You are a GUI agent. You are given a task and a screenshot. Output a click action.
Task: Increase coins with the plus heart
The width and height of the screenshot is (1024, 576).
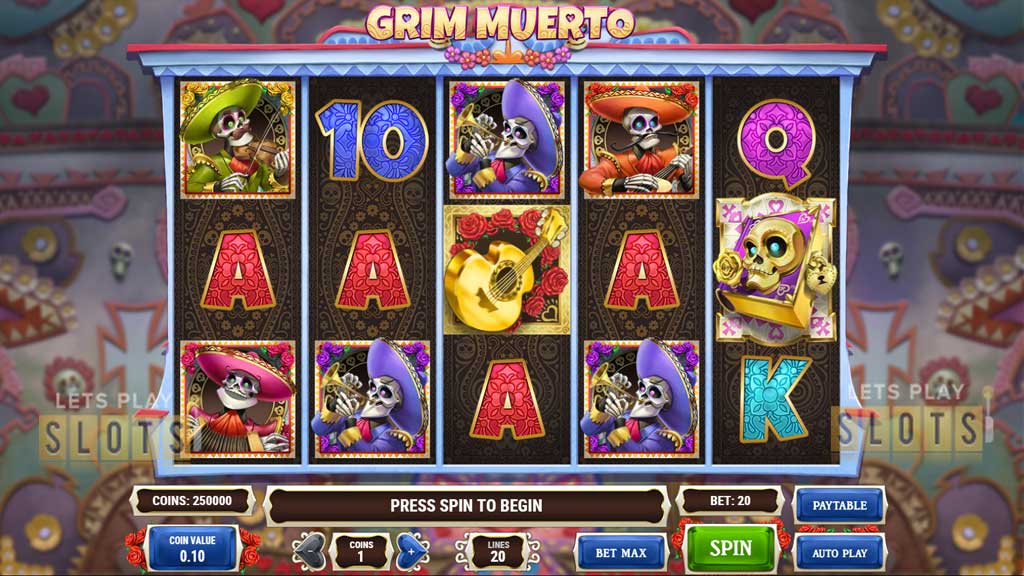tap(410, 551)
